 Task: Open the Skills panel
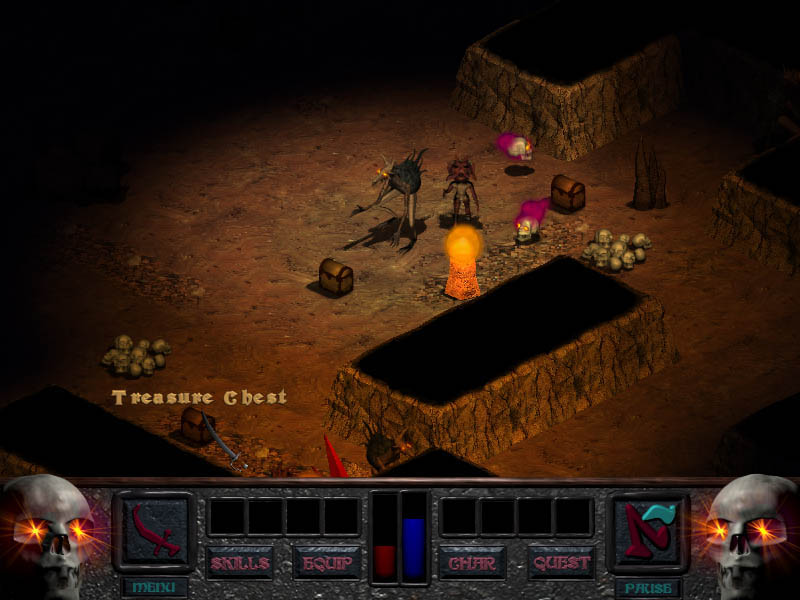coord(240,562)
